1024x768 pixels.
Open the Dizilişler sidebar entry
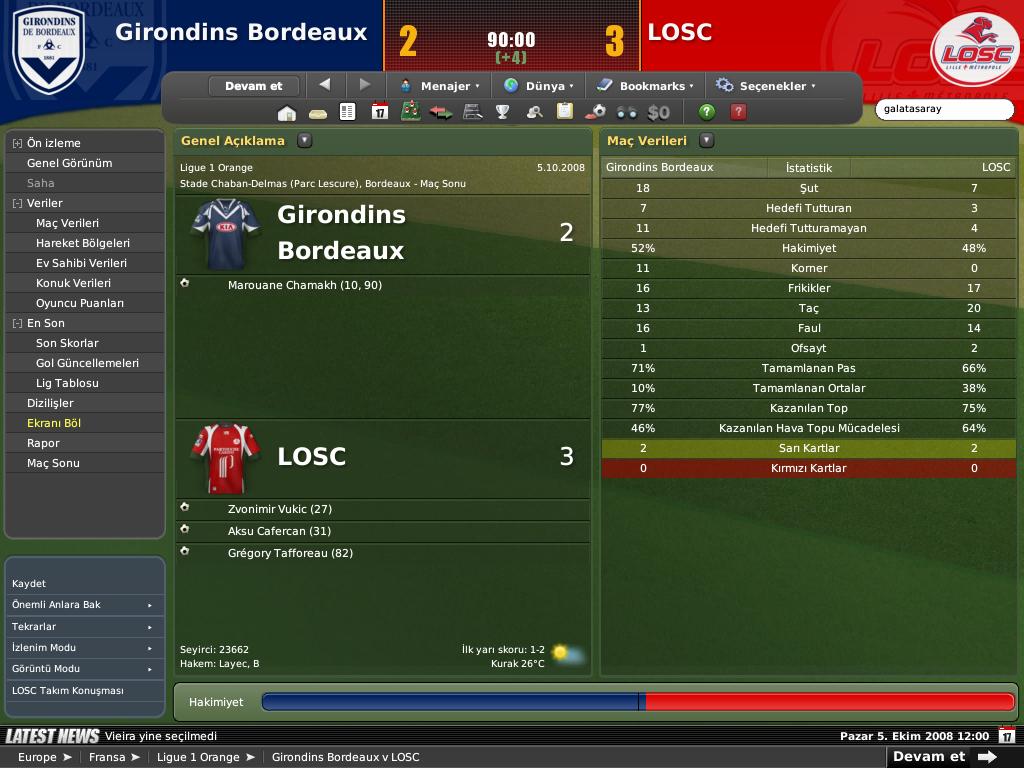click(x=50, y=403)
